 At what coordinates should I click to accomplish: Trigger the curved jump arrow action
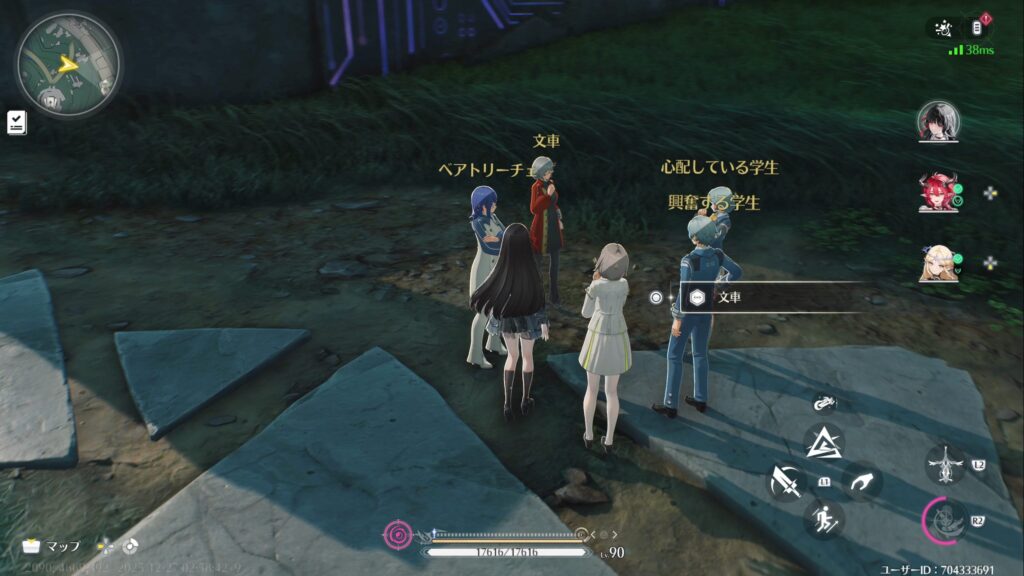tap(861, 481)
